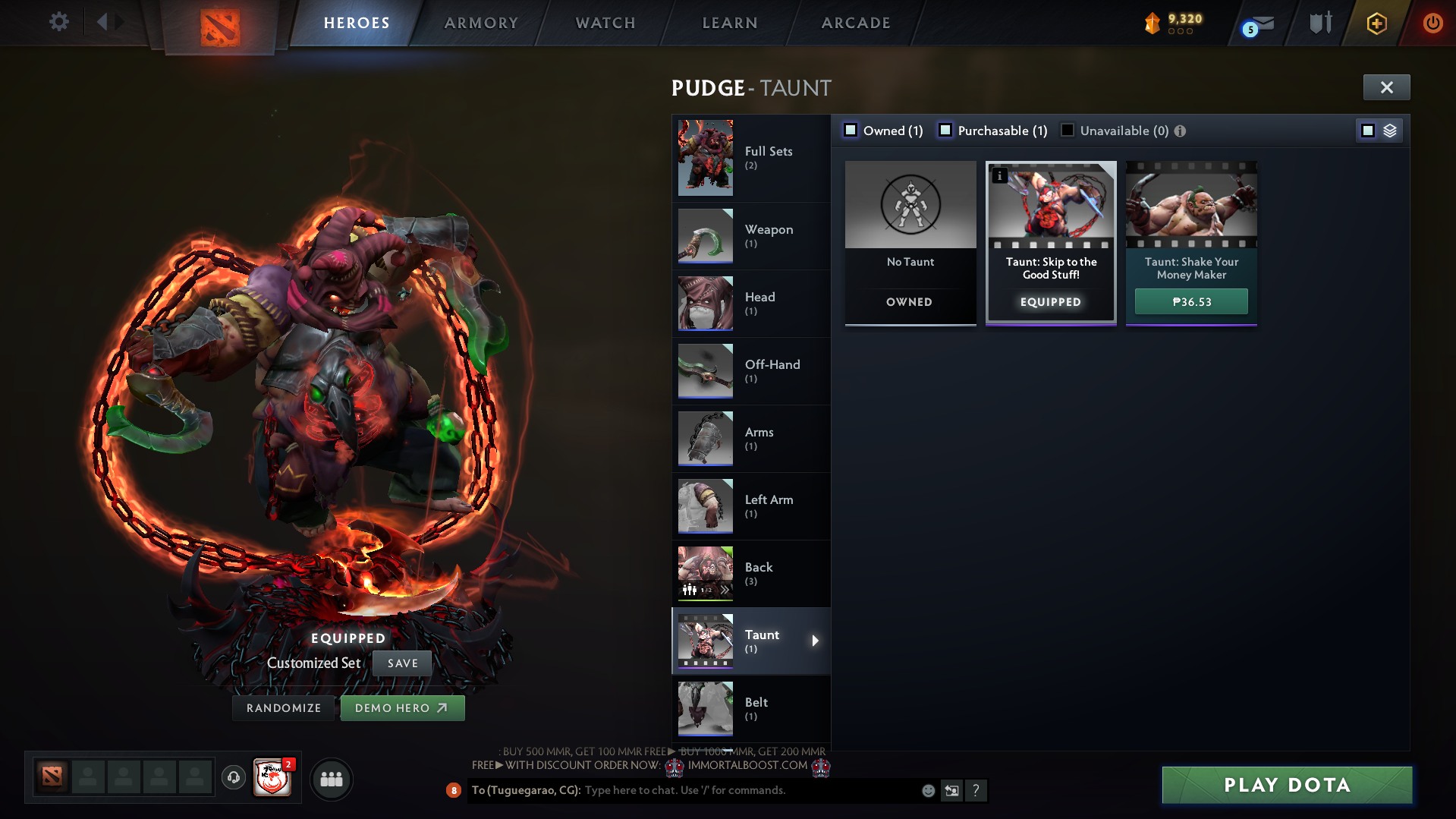Disable the Purchasable (1) filter
The image size is (1456, 819).
[x=945, y=130]
